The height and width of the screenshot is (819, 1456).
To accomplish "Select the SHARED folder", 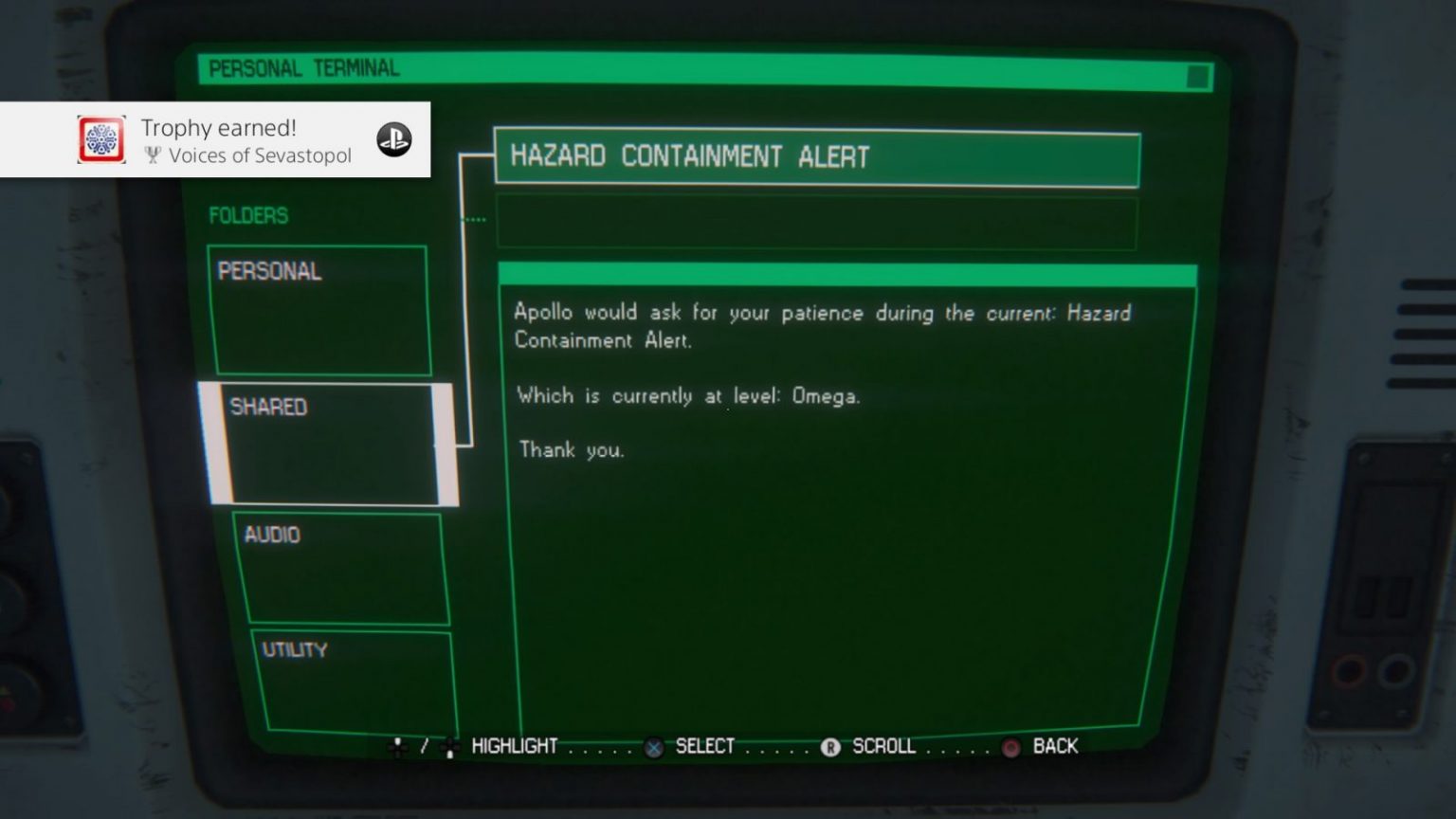I will 327,441.
